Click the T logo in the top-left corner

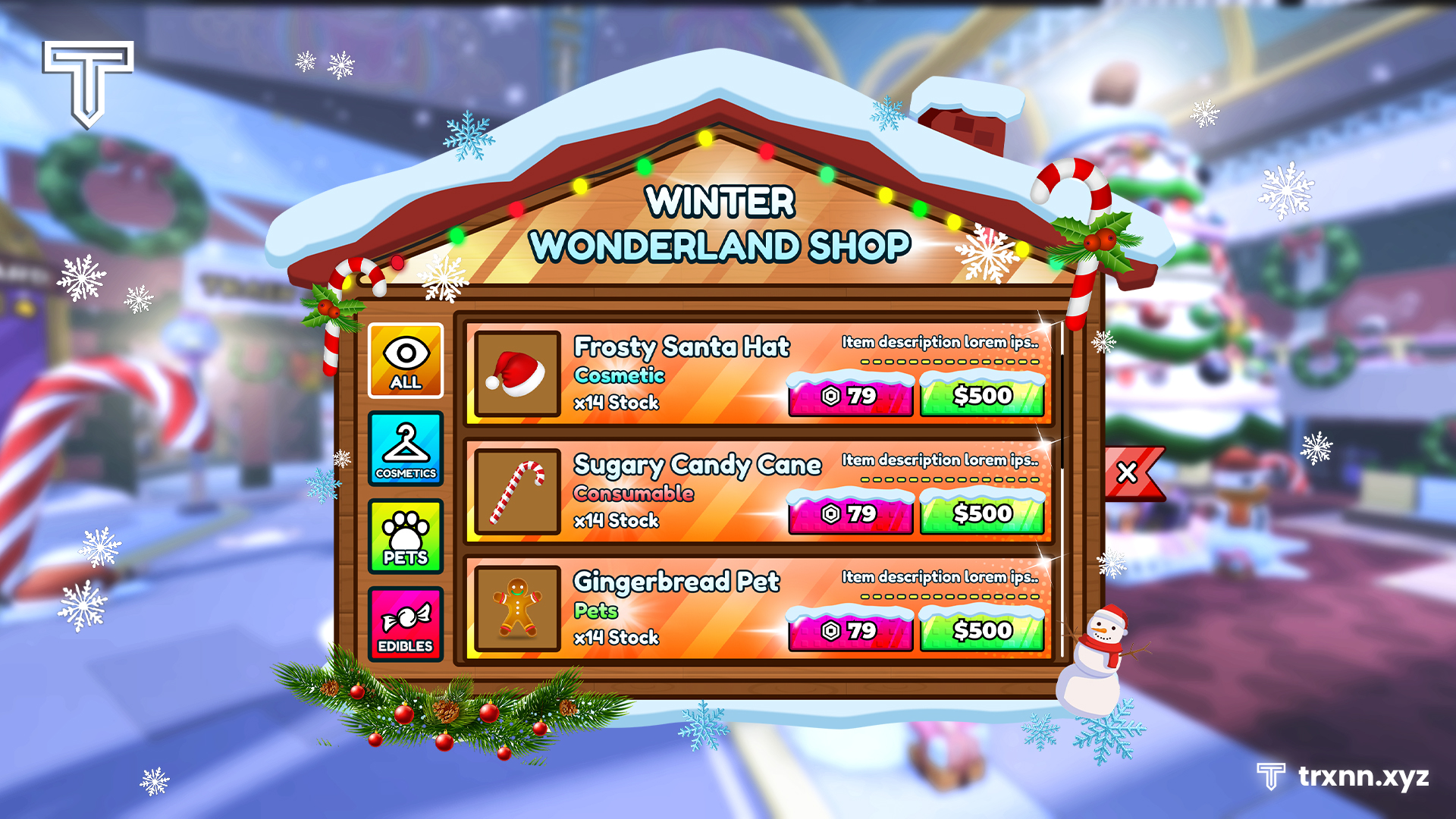coord(87,83)
